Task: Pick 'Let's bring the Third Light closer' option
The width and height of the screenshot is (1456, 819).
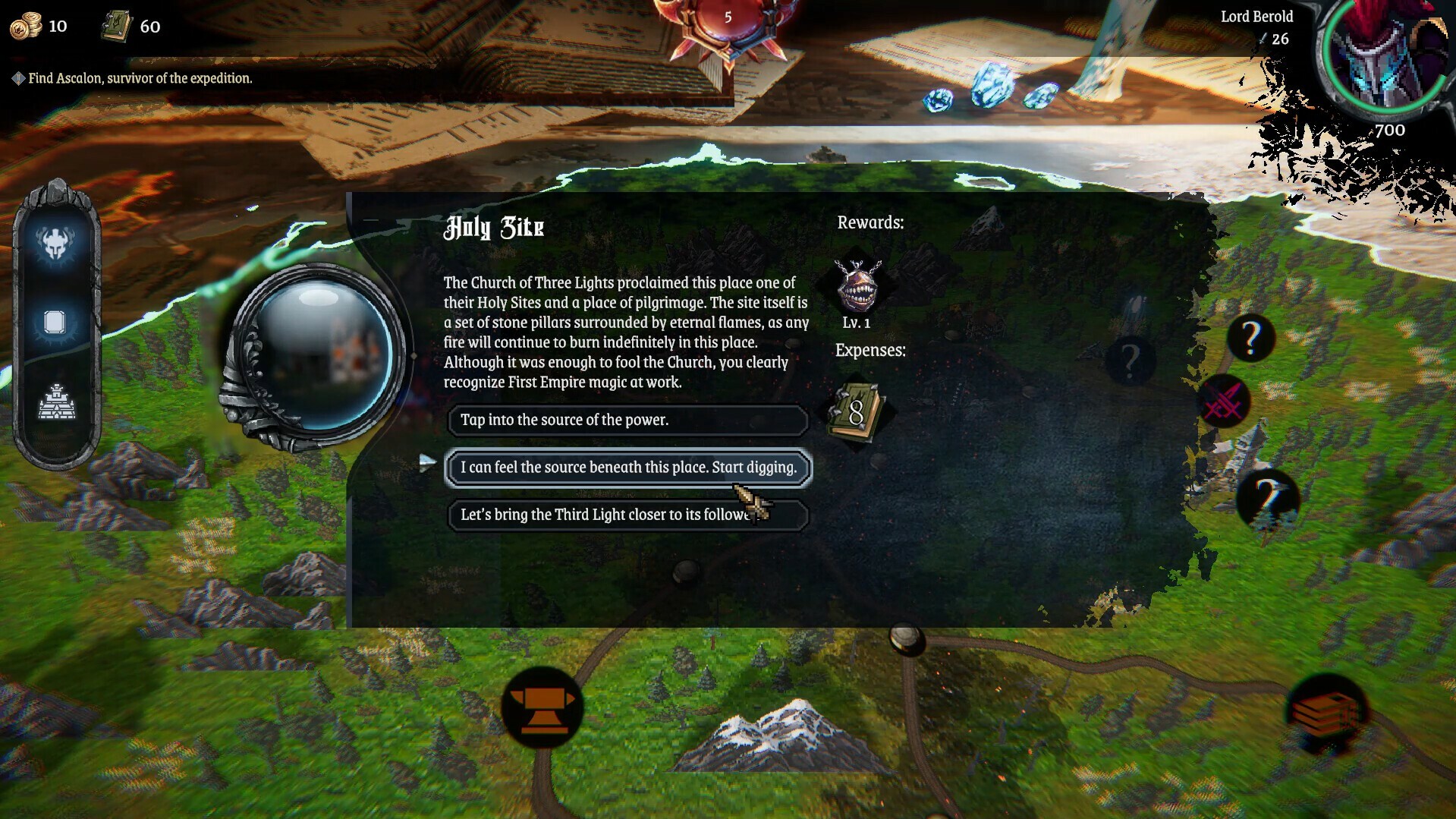Action: click(627, 515)
